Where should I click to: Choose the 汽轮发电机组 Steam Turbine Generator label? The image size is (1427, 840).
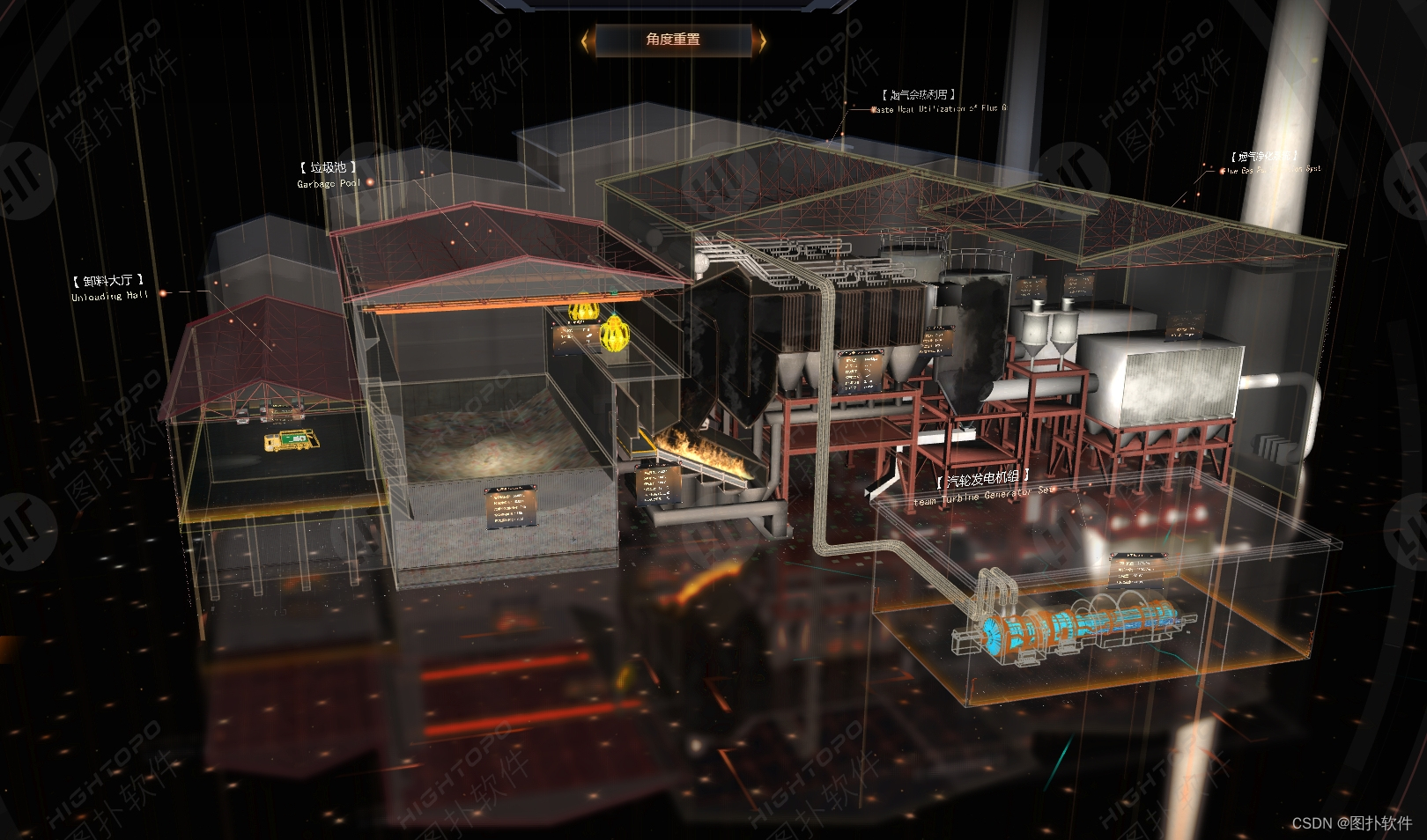[x=984, y=487]
